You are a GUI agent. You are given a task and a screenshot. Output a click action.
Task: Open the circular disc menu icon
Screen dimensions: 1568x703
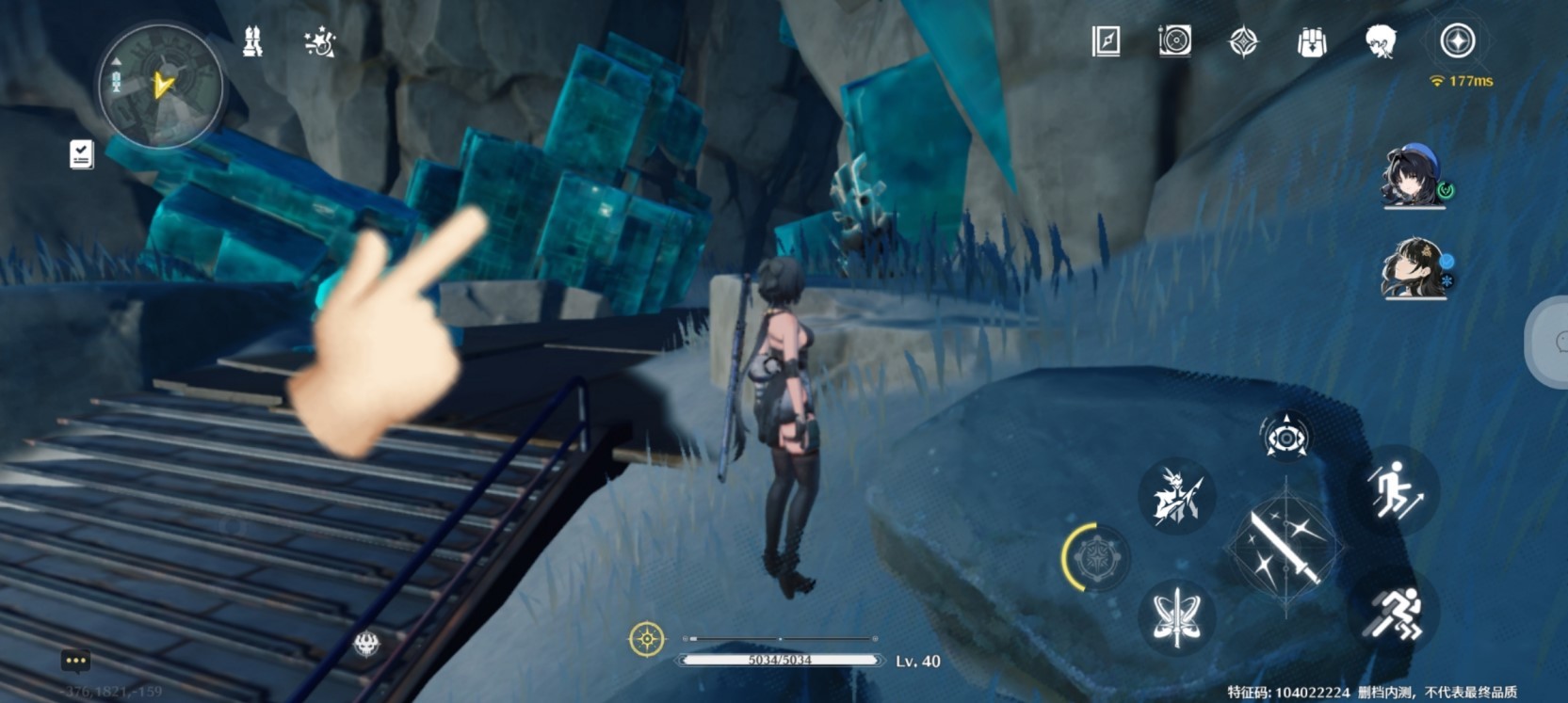pyautogui.click(x=1174, y=41)
